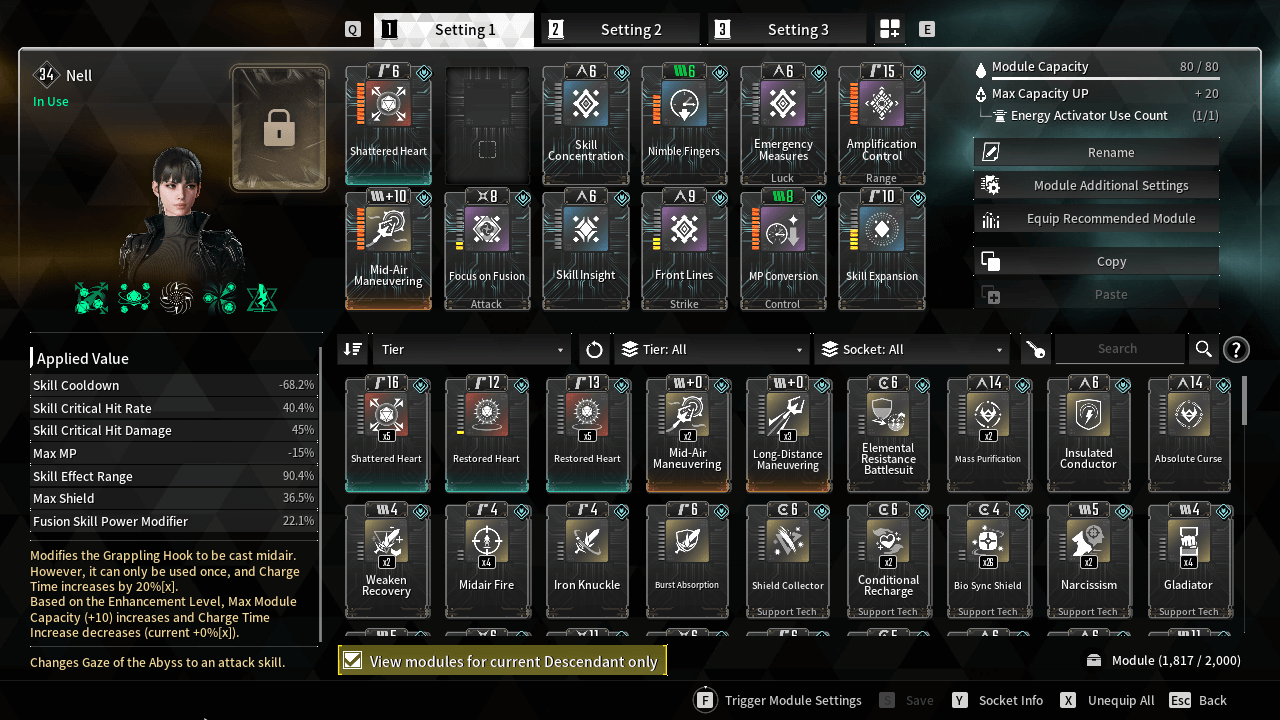Screen dimensions: 1280x720
Task: Switch to the Setting 3 tab
Action: coord(787,30)
